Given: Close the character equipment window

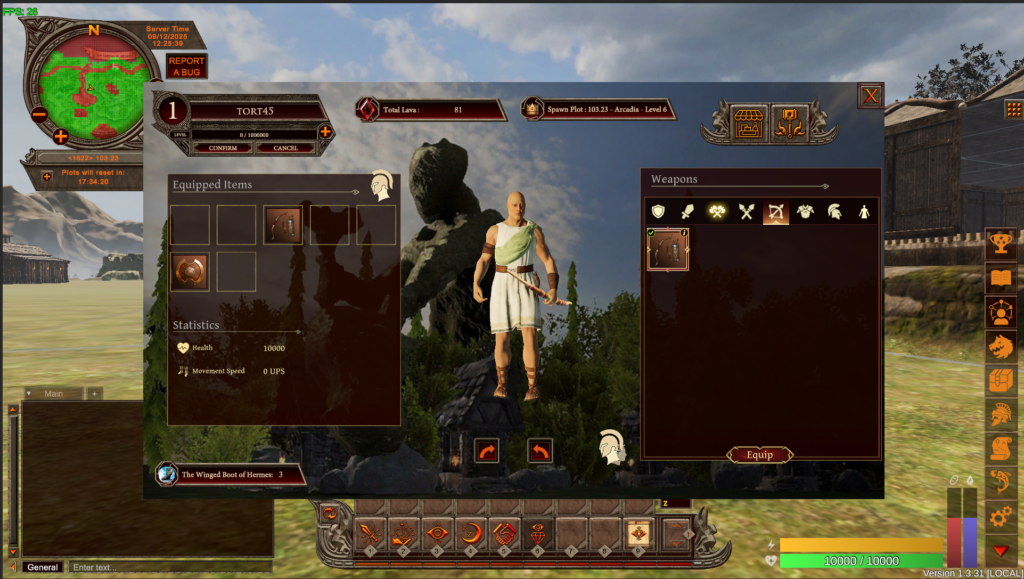Looking at the screenshot, I should (x=870, y=96).
